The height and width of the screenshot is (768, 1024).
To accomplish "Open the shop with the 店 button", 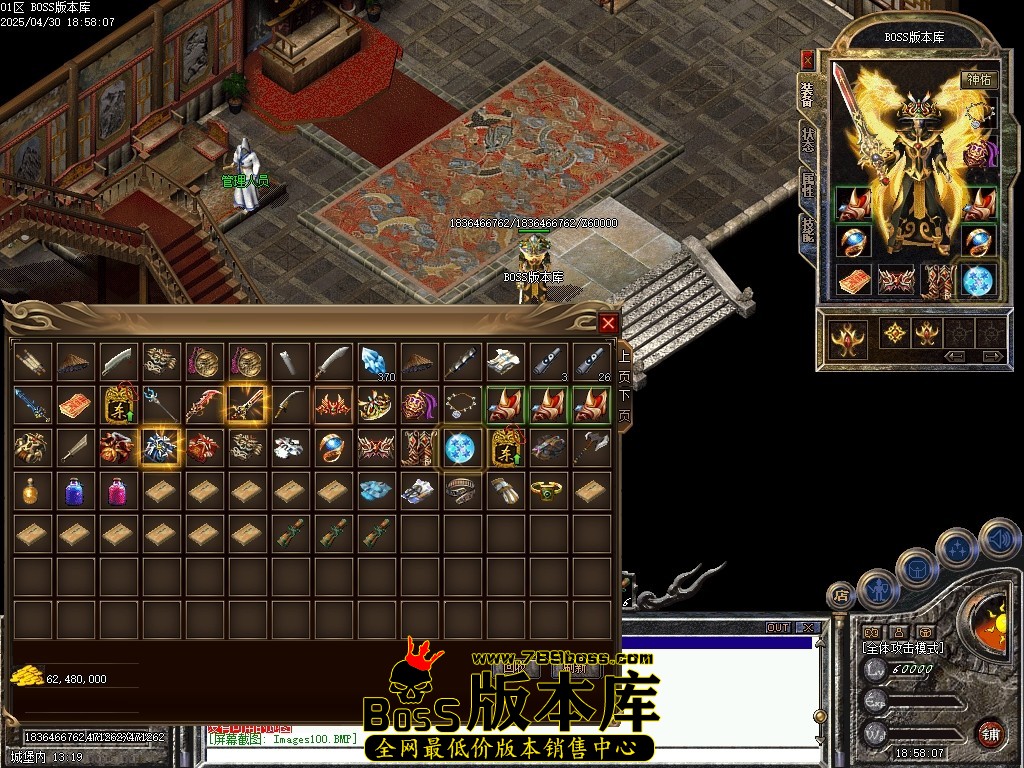I will pos(841,597).
